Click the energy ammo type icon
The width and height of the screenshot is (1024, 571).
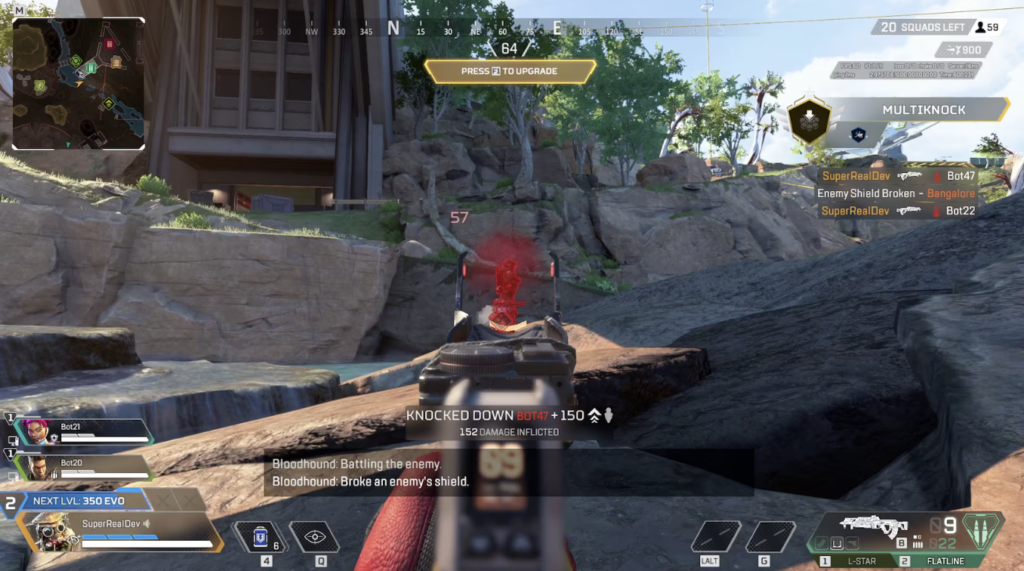[981, 528]
